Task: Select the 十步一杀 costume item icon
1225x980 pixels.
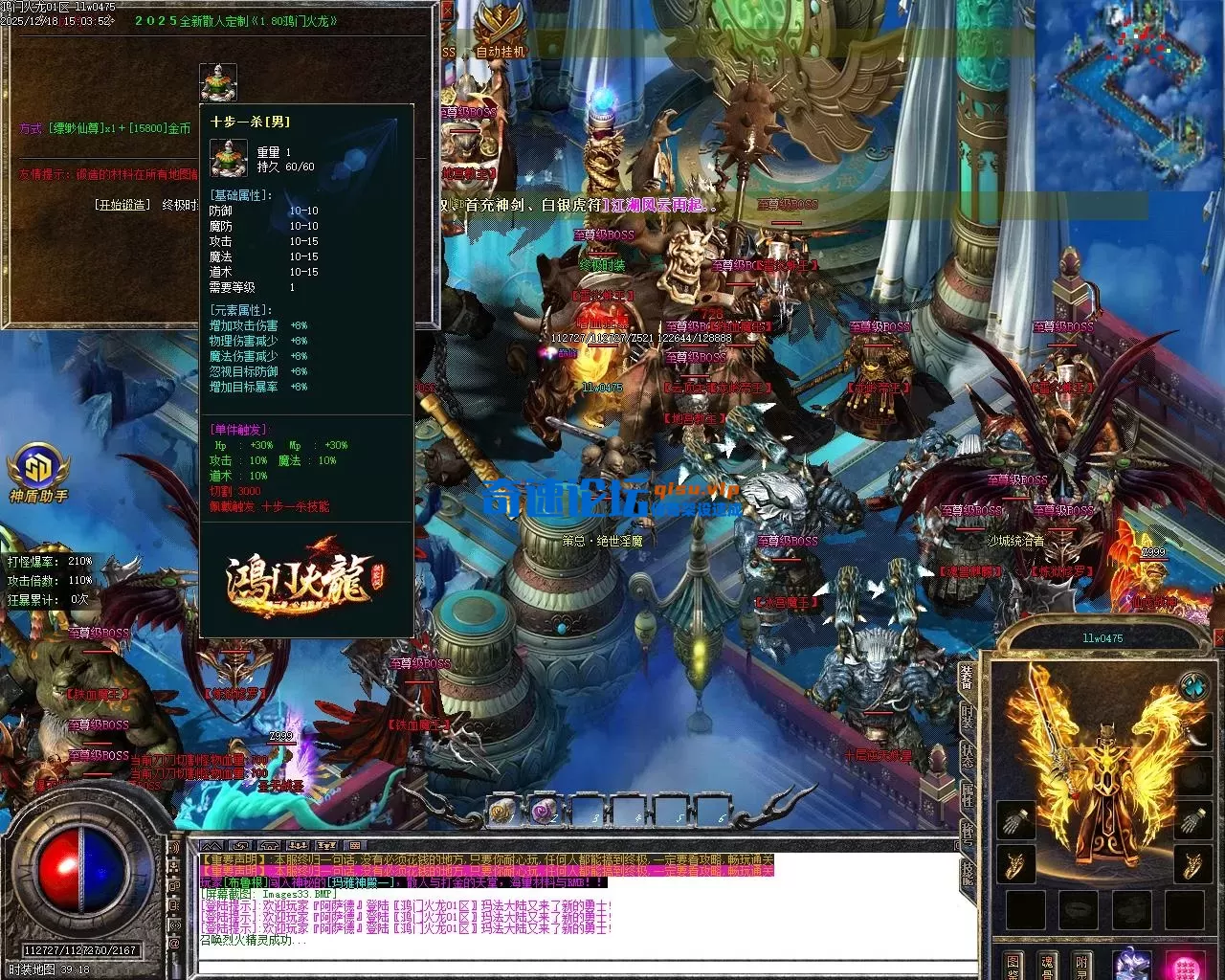Action: [x=217, y=82]
